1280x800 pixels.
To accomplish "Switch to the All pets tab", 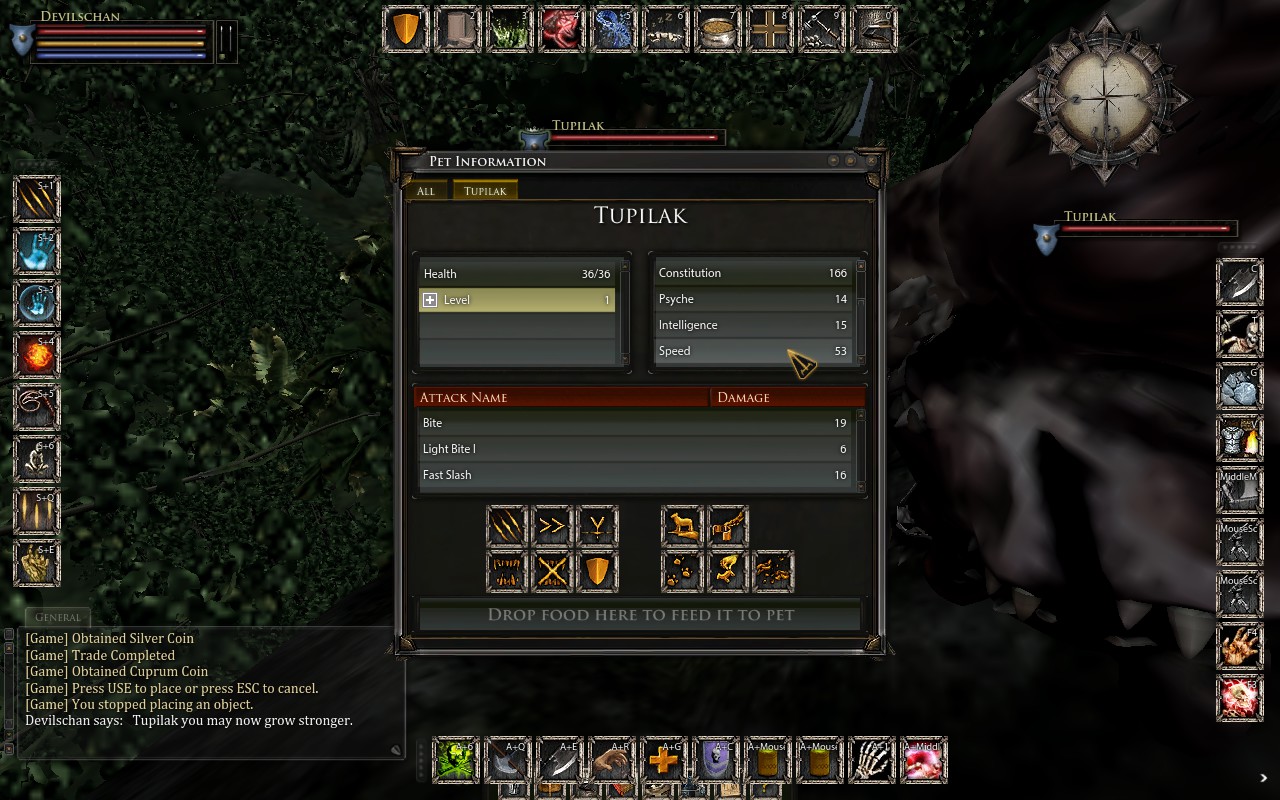I will pos(426,191).
